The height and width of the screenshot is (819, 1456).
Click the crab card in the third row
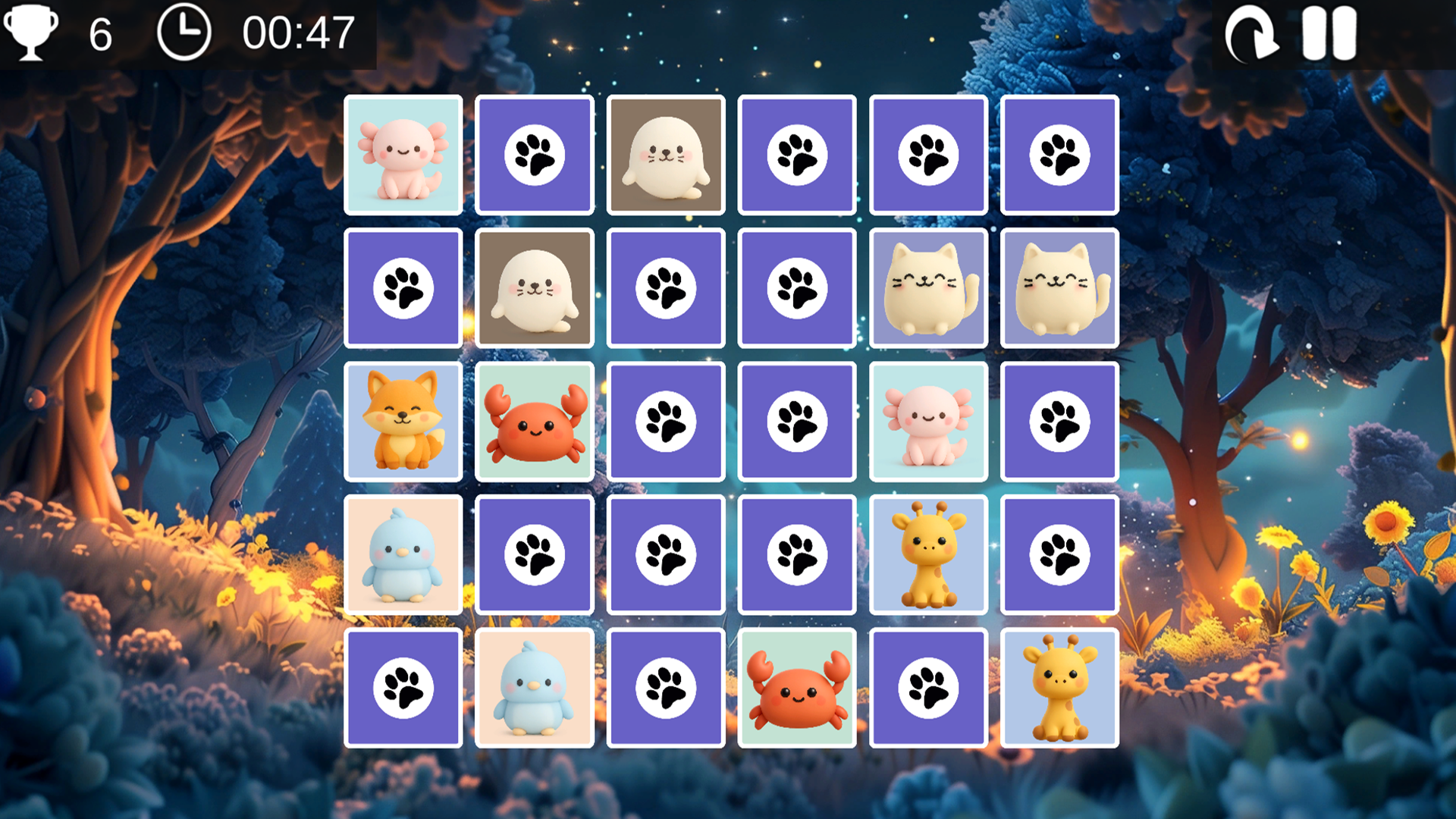click(x=534, y=421)
